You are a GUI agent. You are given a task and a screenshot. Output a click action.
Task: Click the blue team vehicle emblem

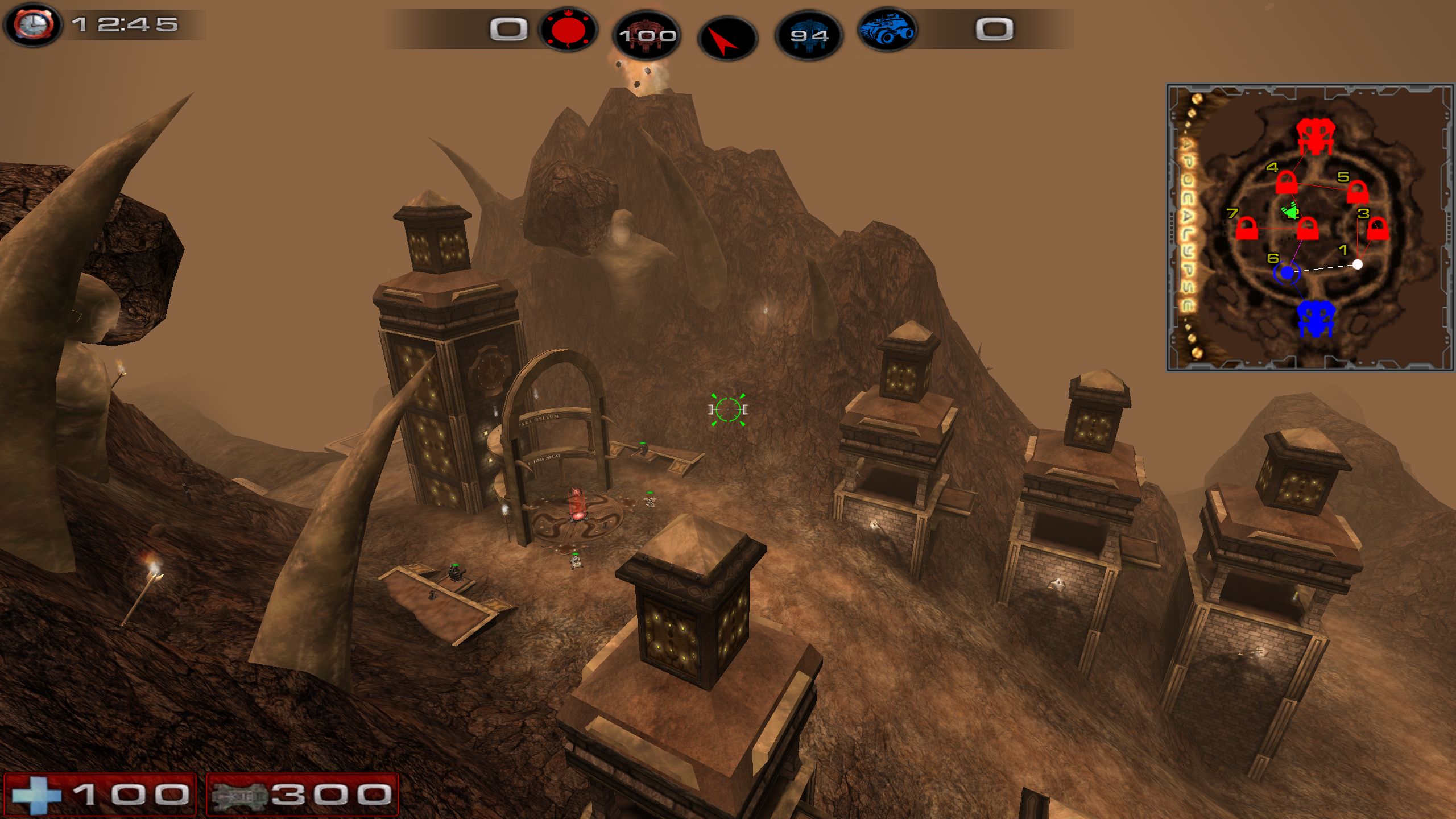(x=887, y=30)
